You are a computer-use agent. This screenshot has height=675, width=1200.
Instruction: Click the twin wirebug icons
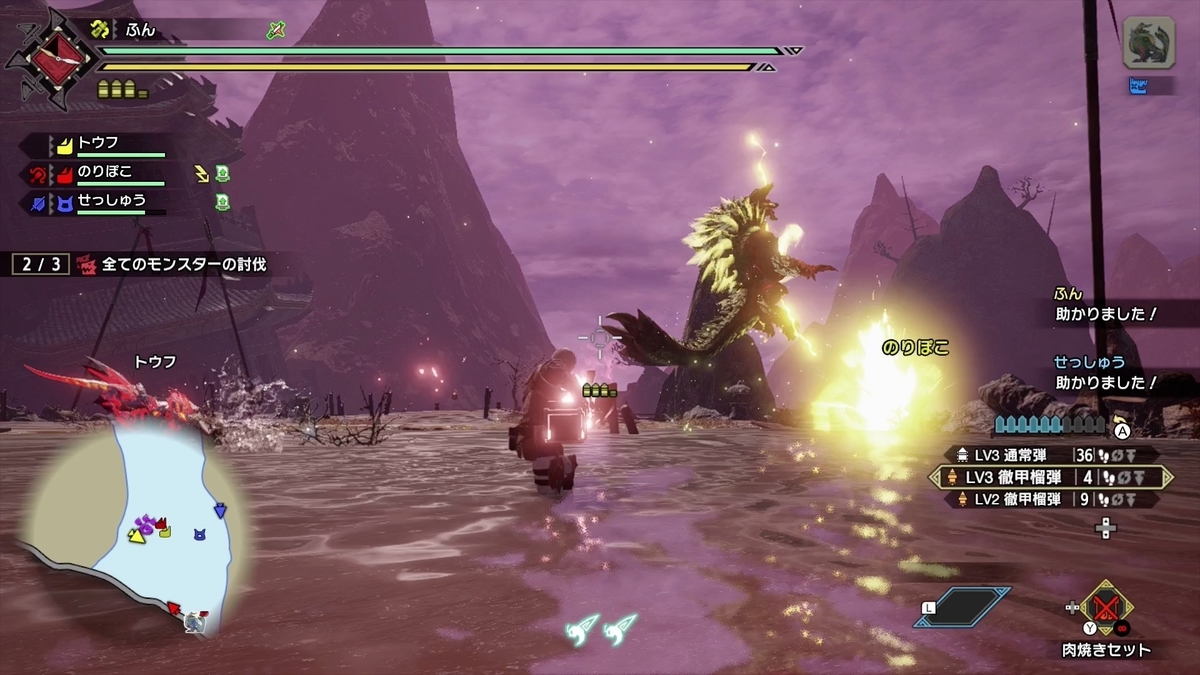(x=605, y=626)
